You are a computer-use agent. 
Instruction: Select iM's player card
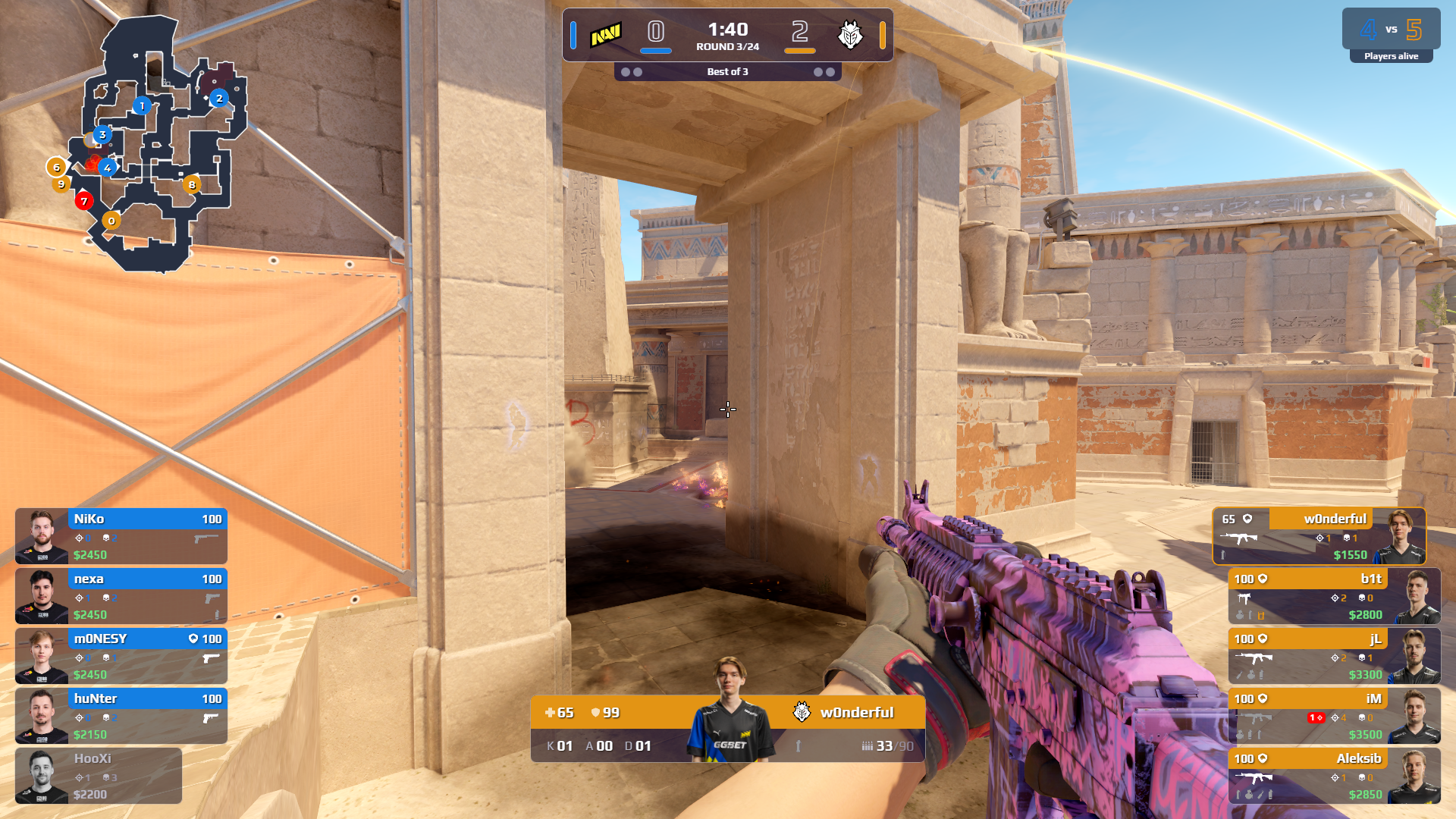pyautogui.click(x=1334, y=716)
